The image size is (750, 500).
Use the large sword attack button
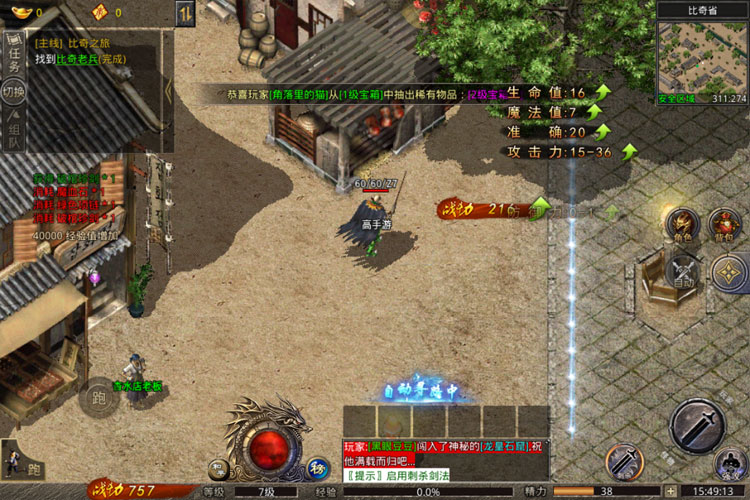coord(696,425)
